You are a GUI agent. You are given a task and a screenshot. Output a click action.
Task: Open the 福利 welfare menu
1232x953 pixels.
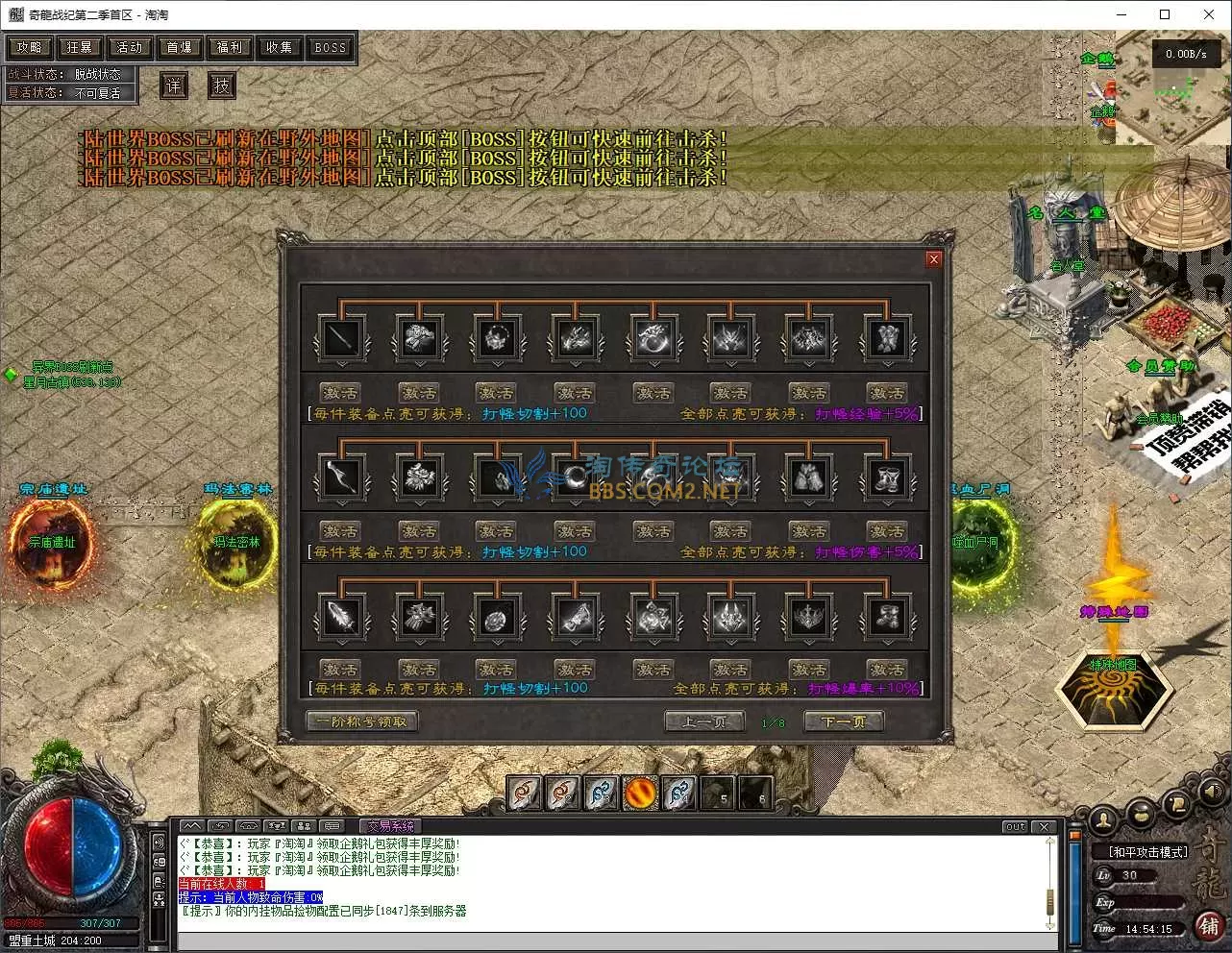tap(230, 47)
